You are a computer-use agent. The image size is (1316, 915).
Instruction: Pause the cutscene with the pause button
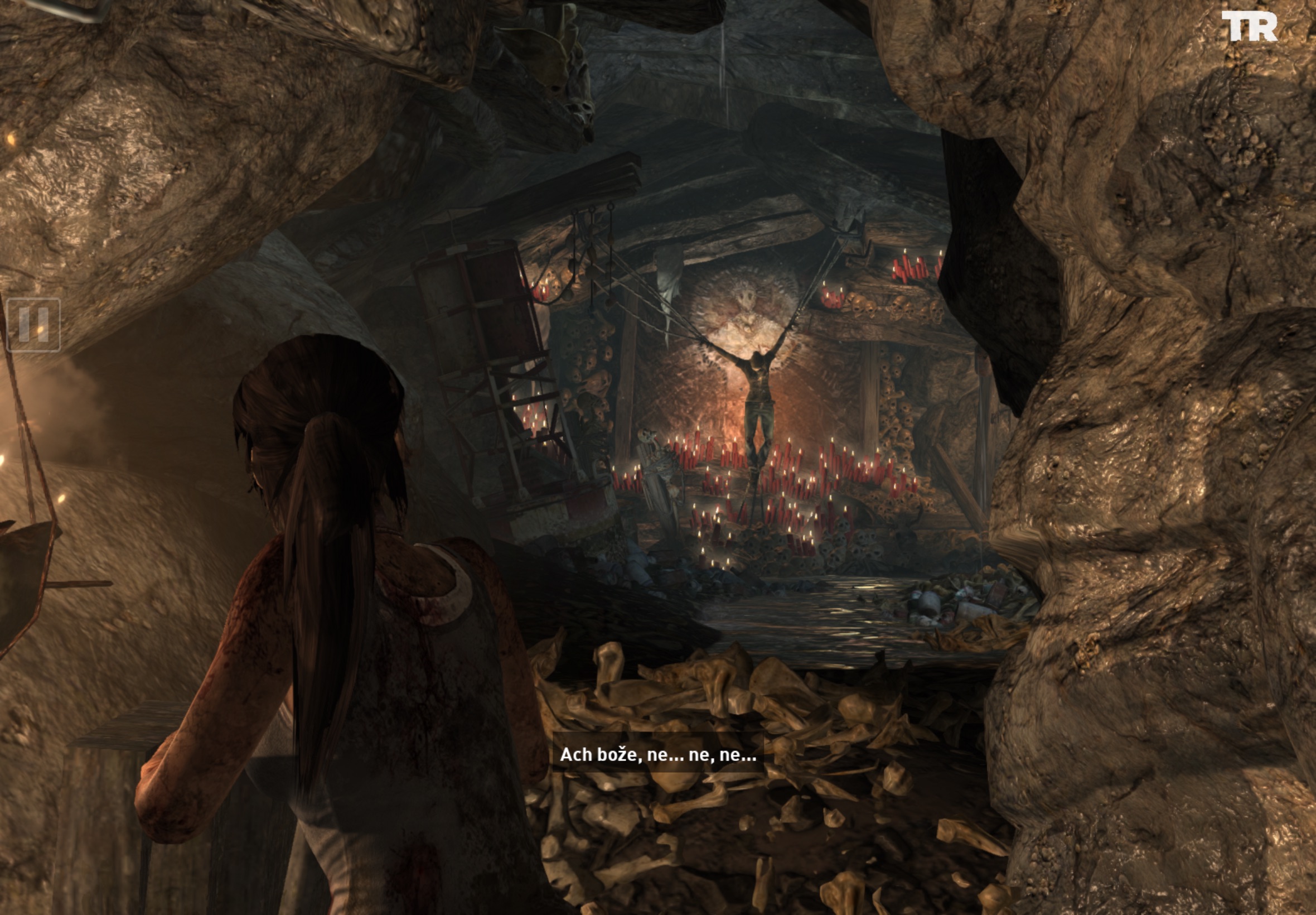(33, 325)
